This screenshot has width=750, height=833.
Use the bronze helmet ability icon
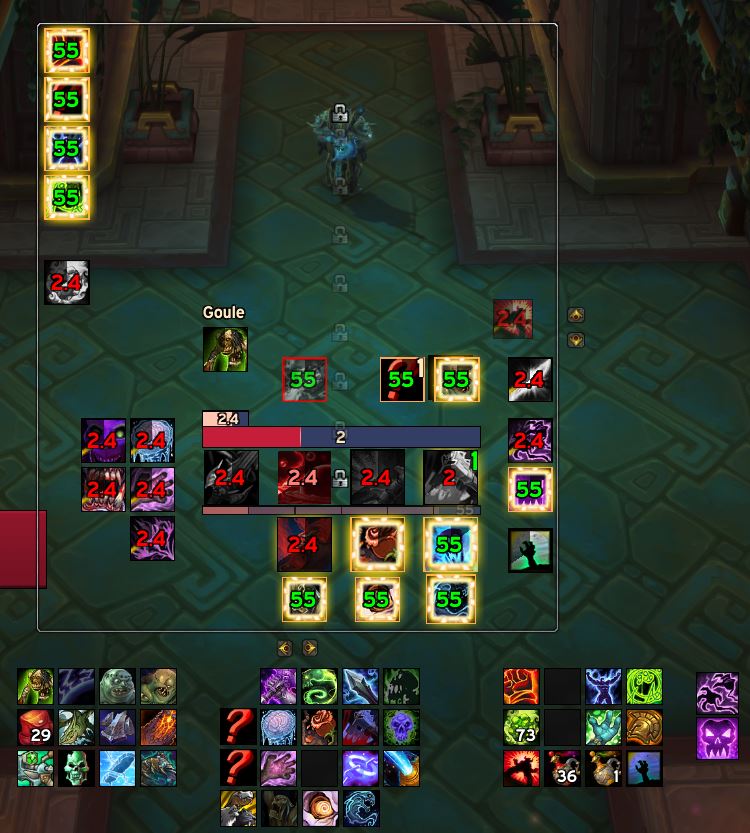pyautogui.click(x=644, y=728)
